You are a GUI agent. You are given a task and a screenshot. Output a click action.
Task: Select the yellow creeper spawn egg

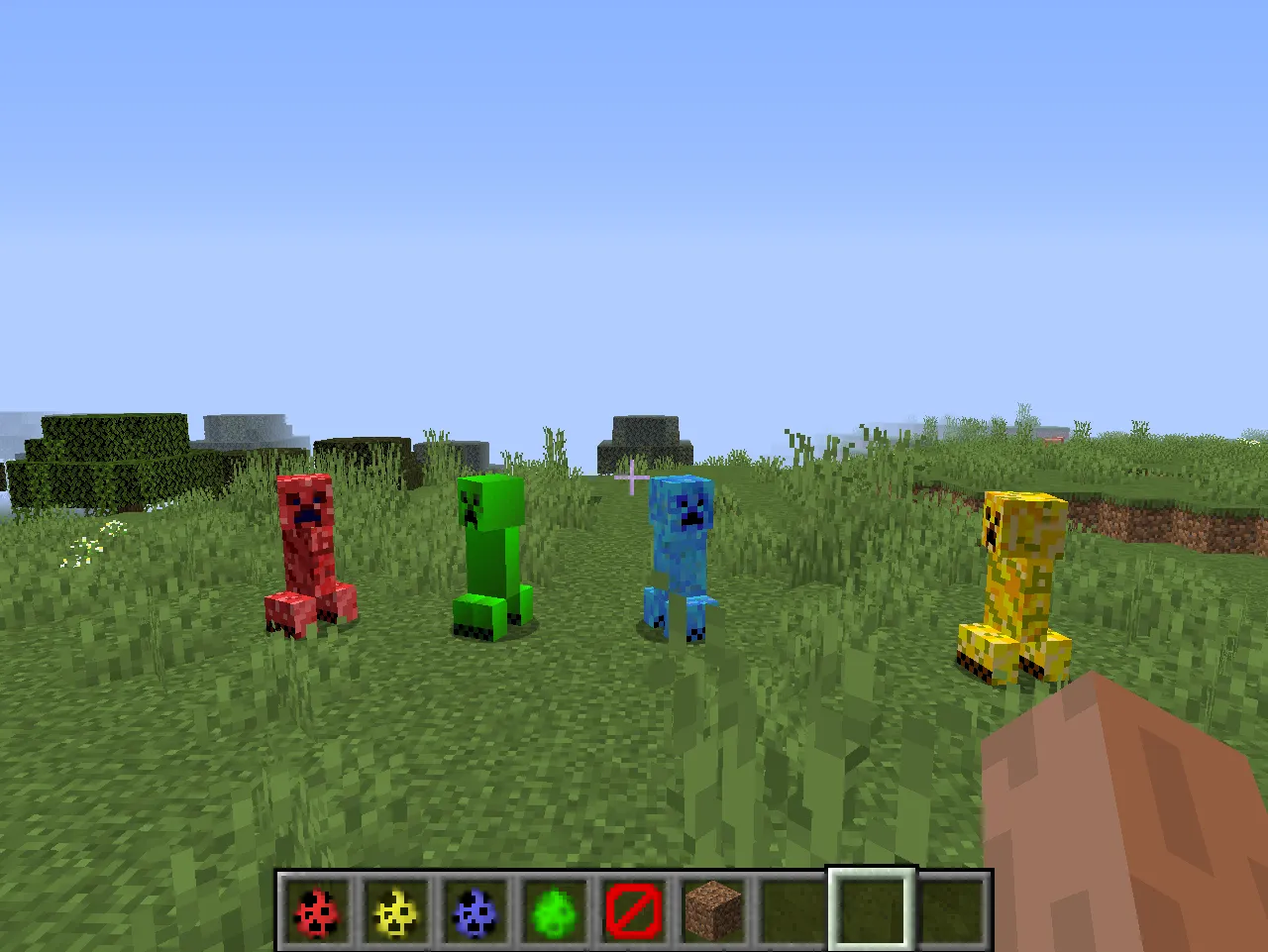(395, 913)
